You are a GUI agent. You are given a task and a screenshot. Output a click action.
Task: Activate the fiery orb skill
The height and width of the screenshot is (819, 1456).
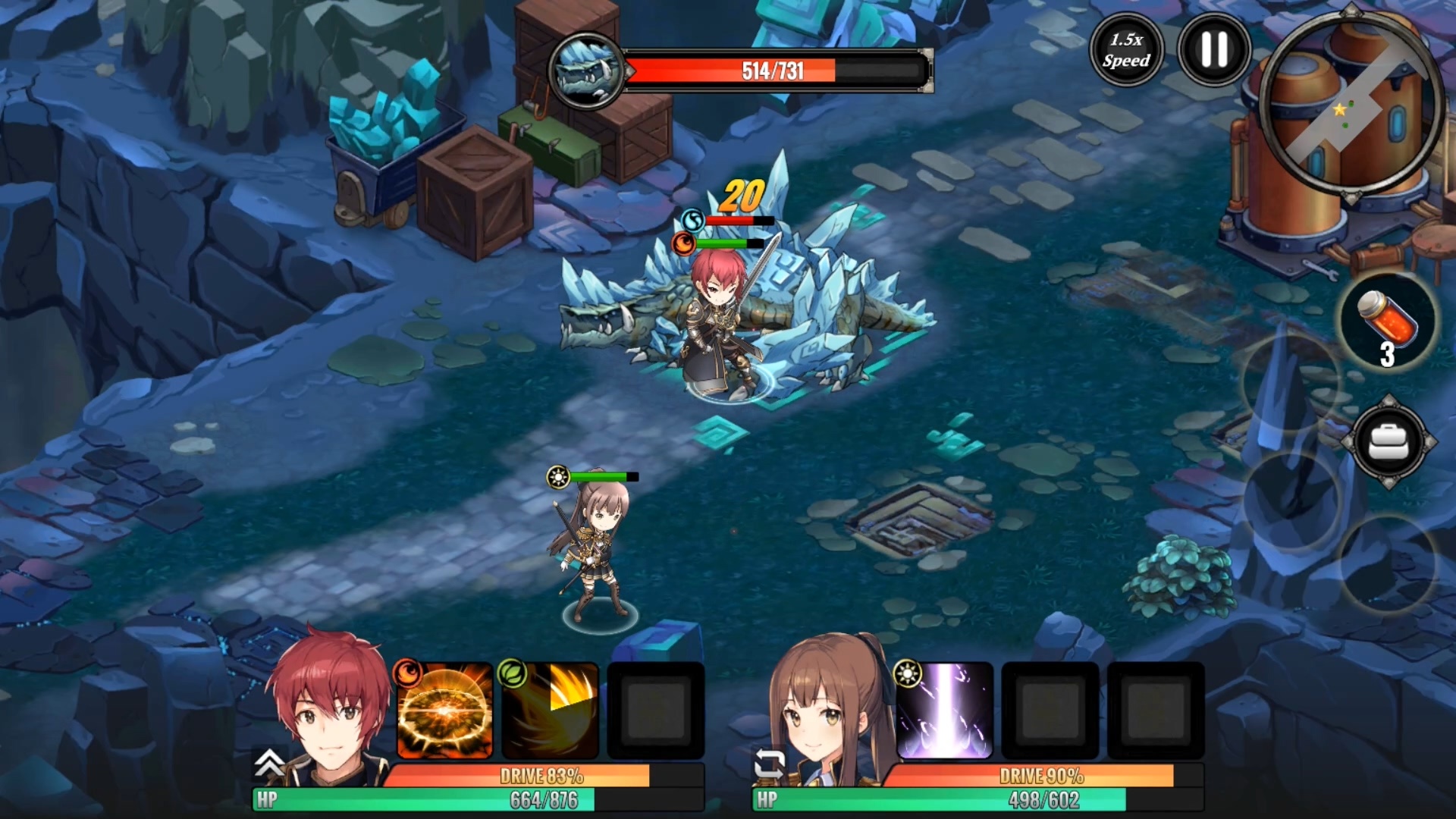coord(445,711)
